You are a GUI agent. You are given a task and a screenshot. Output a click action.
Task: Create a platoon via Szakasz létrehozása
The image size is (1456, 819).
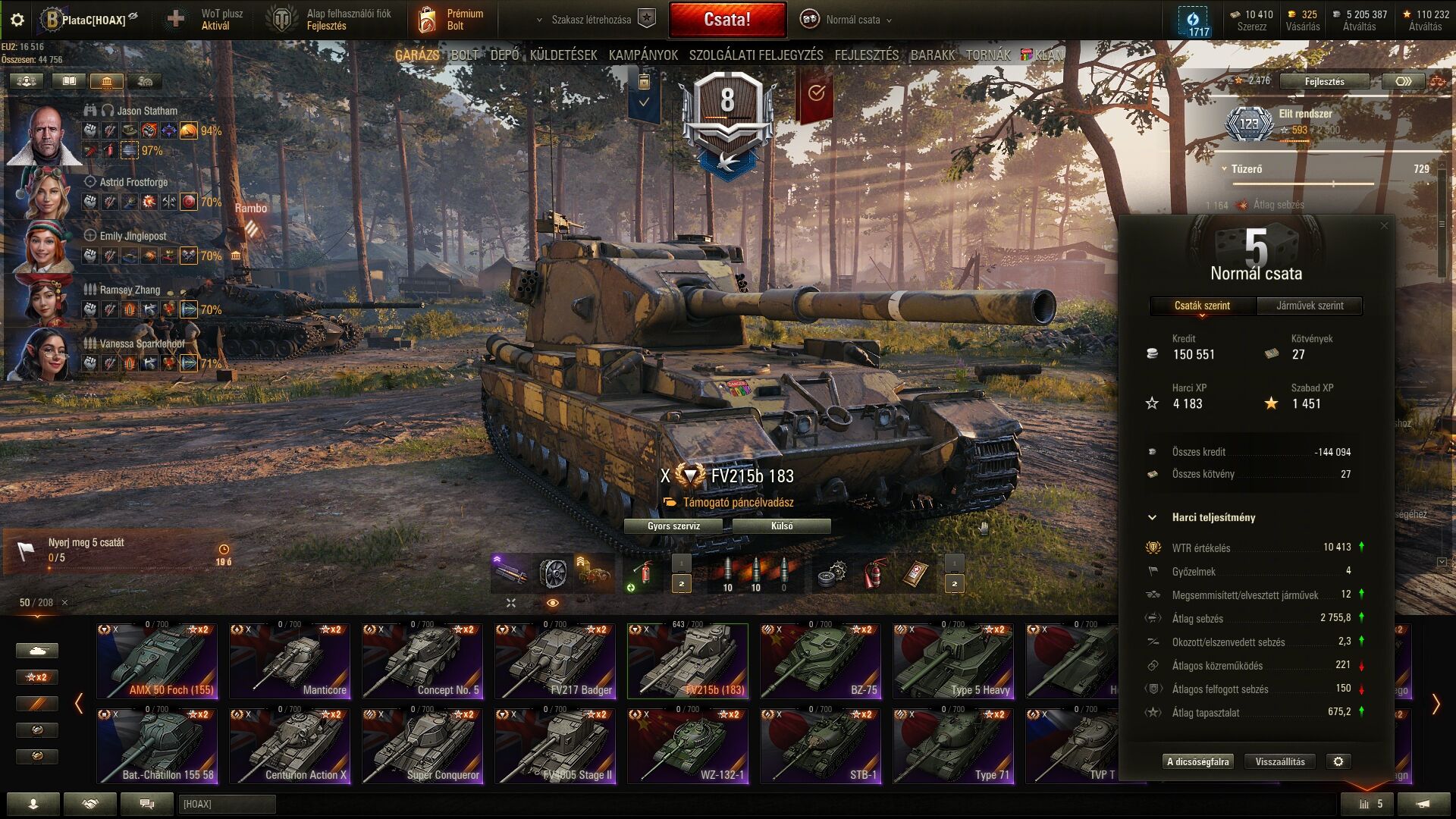coord(591,20)
